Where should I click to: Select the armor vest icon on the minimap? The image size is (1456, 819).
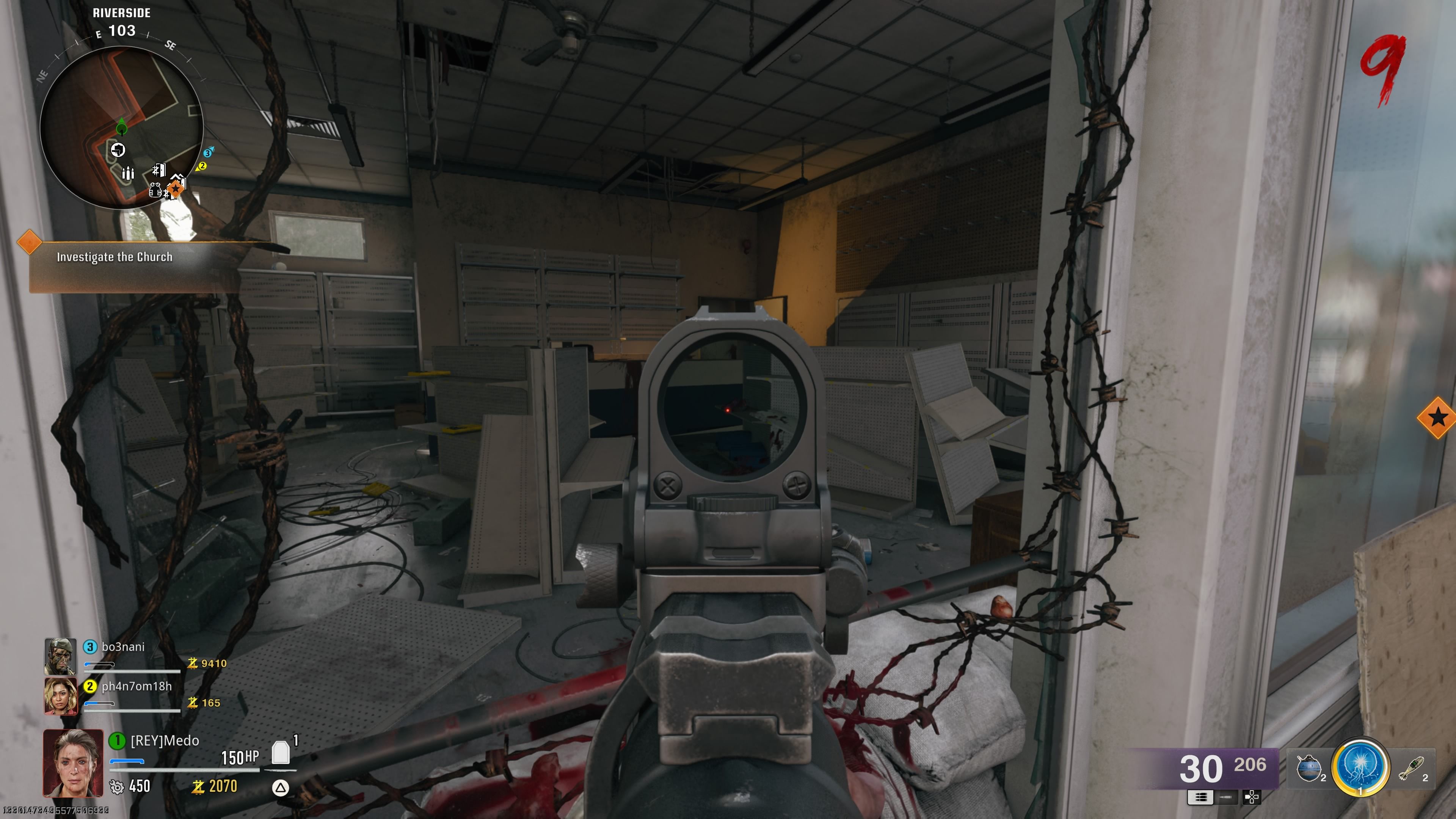coord(155,190)
